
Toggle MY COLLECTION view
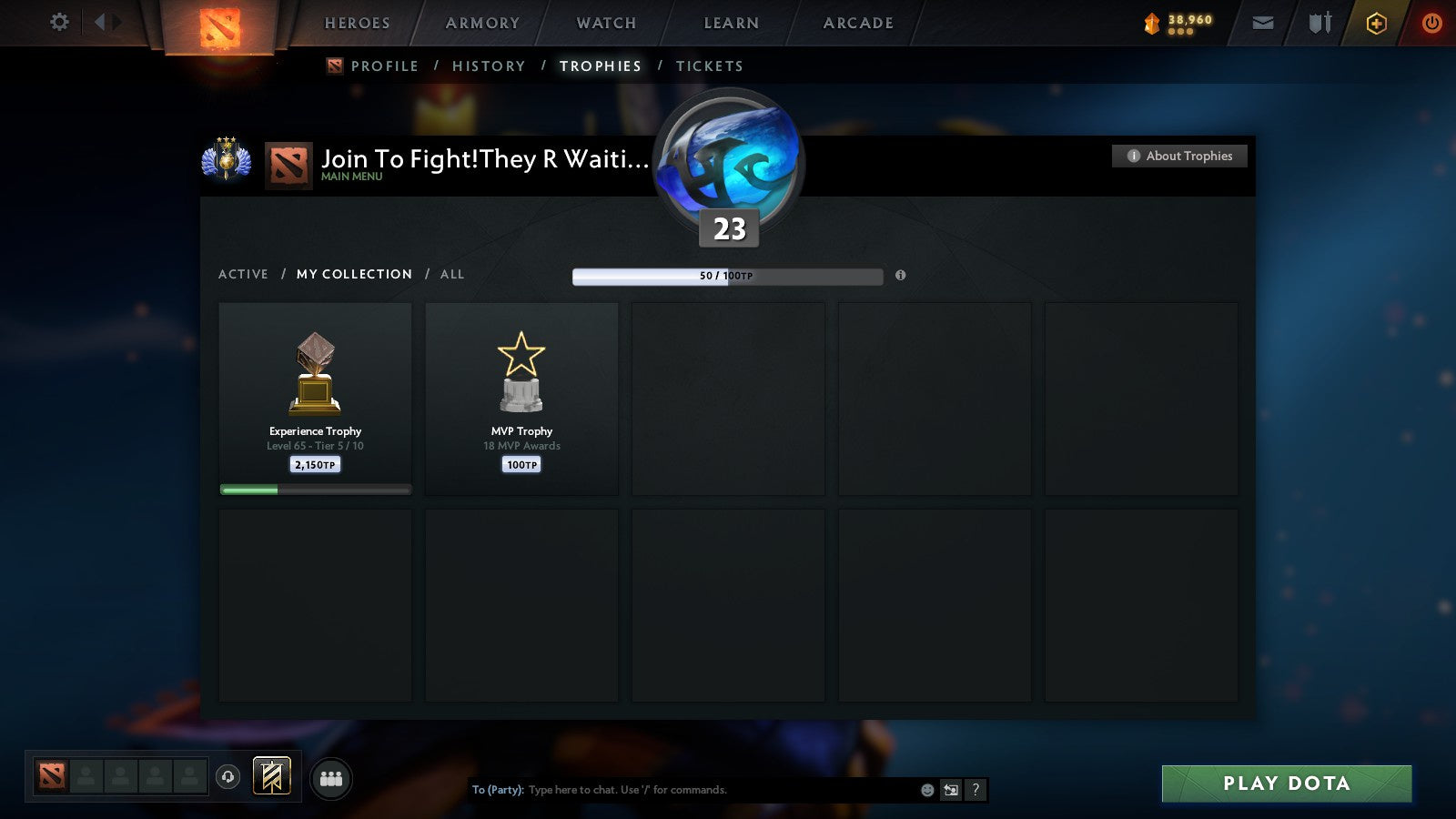coord(353,274)
